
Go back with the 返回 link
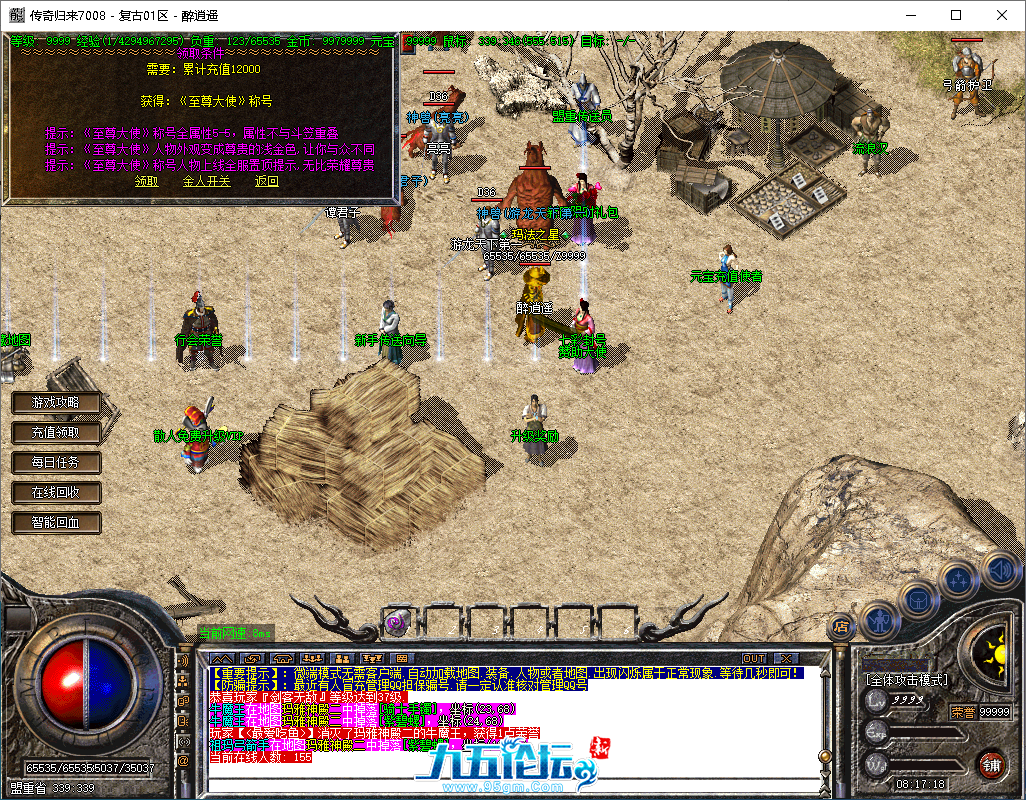pyautogui.click(x=266, y=181)
